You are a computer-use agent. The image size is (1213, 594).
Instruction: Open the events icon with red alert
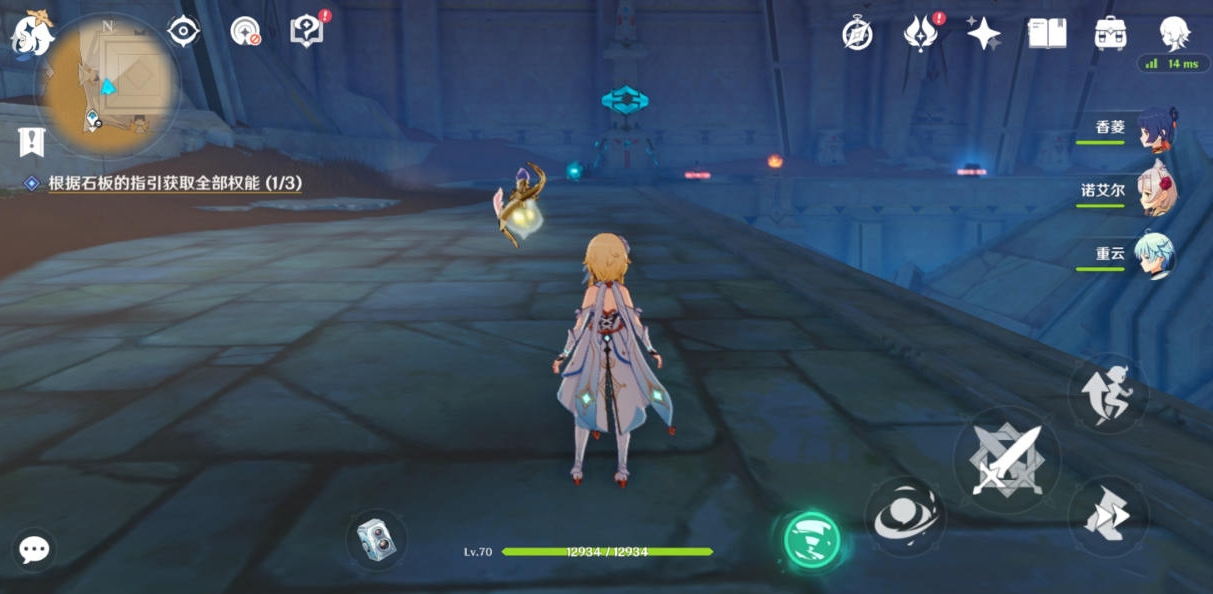pyautogui.click(x=920, y=33)
